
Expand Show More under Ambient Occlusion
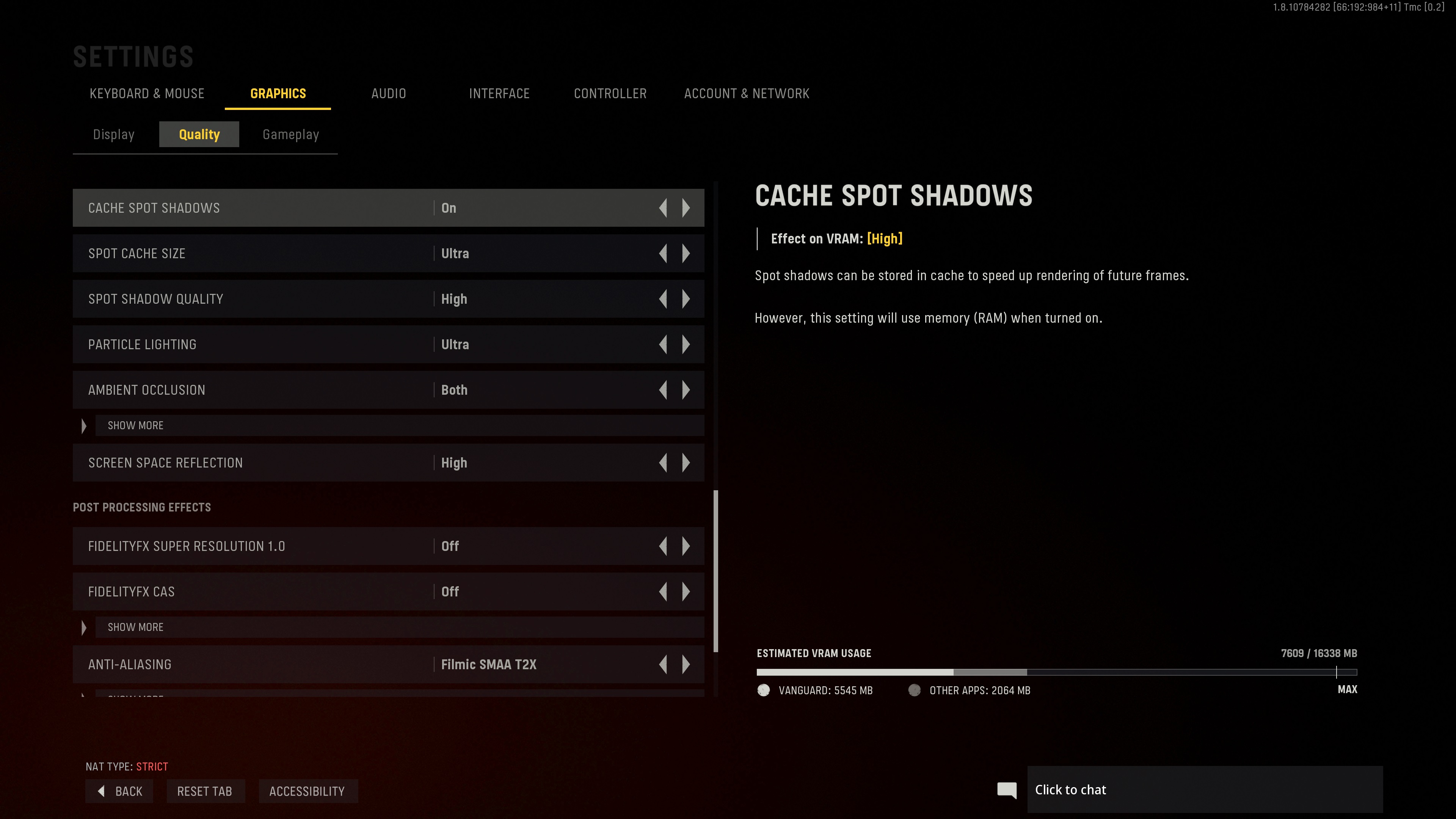point(136,425)
